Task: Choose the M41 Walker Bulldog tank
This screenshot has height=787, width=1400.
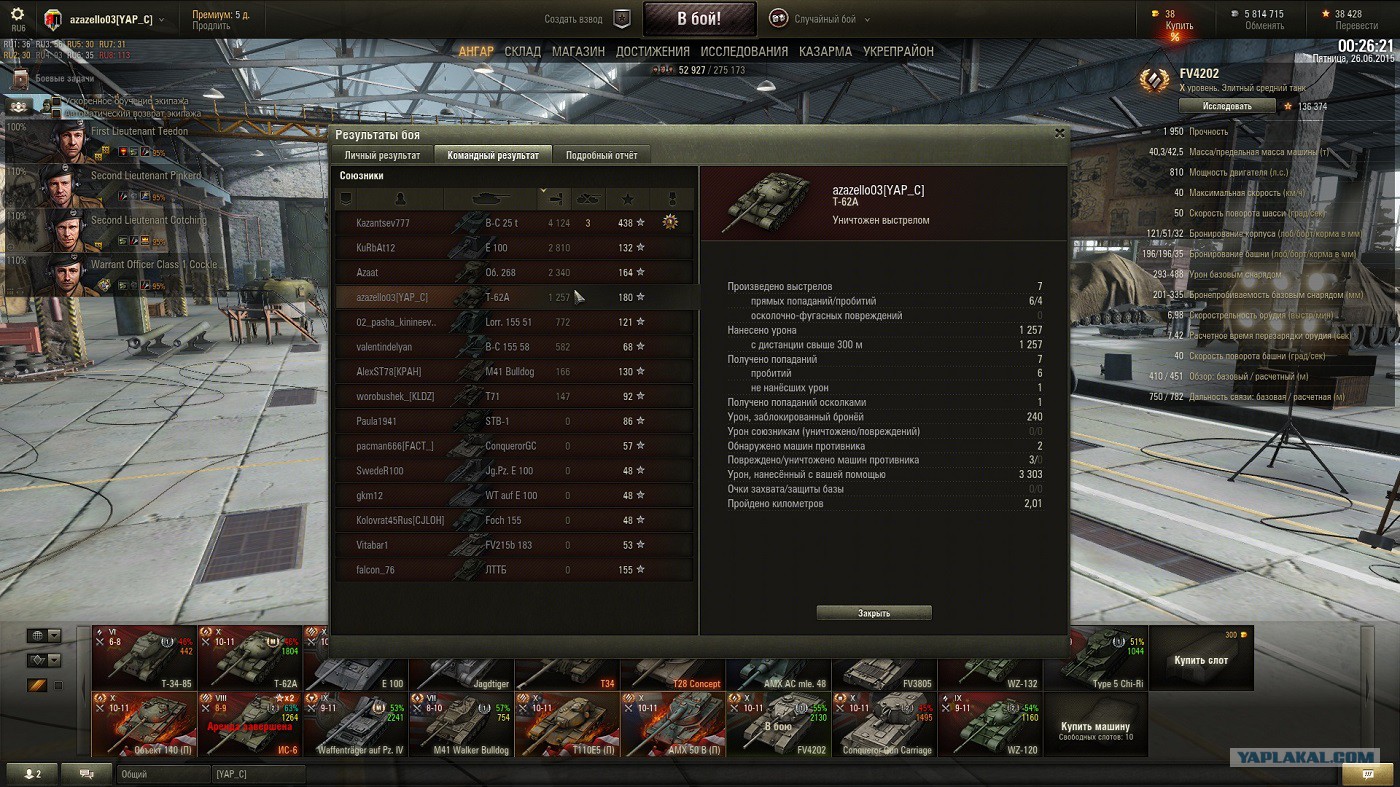Action: pyautogui.click(x=461, y=723)
